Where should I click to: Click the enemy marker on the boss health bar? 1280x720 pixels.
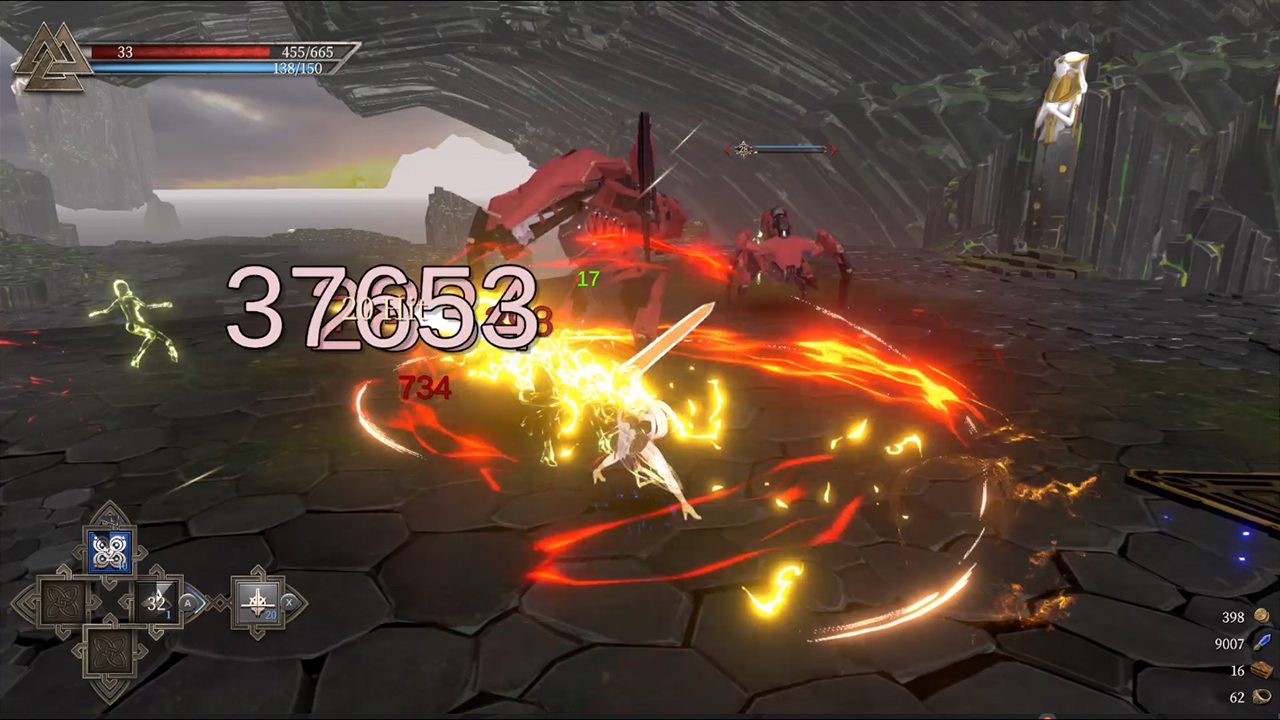pyautogui.click(x=743, y=149)
